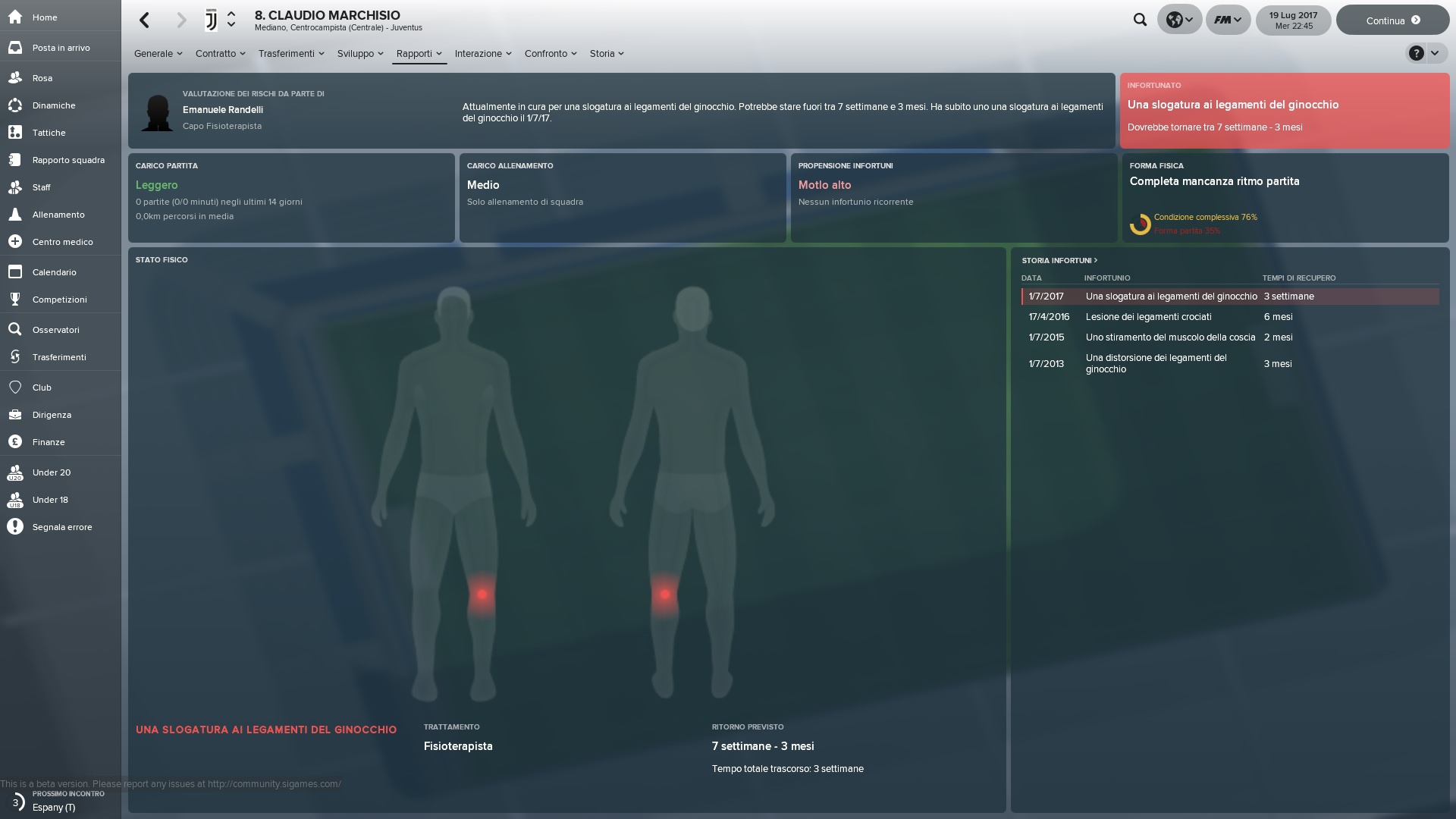Open Centro medico from the sidebar
The image size is (1456, 819).
[x=62, y=242]
